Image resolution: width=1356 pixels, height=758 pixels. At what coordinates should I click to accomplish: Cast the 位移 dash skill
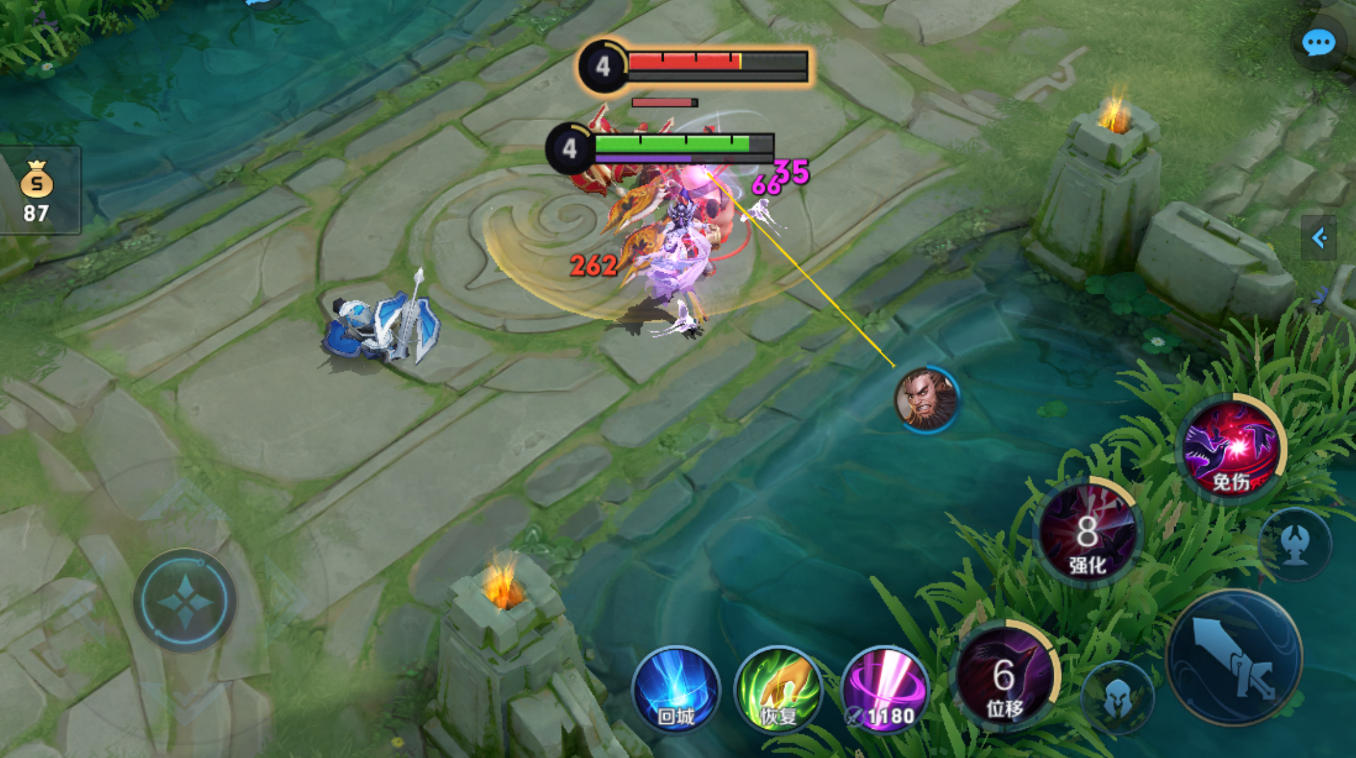pyautogui.click(x=1003, y=676)
